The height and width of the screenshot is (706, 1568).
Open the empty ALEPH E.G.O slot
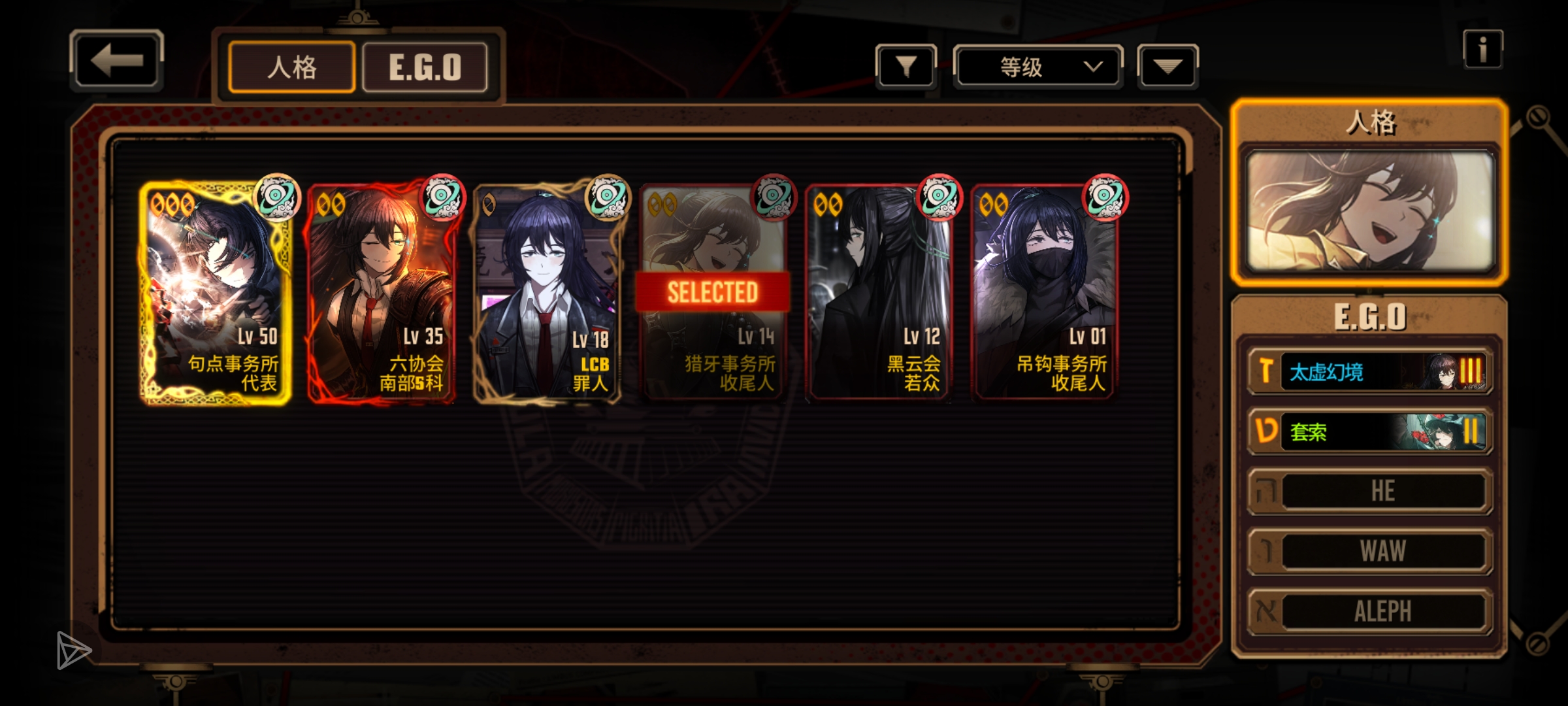tap(1370, 611)
